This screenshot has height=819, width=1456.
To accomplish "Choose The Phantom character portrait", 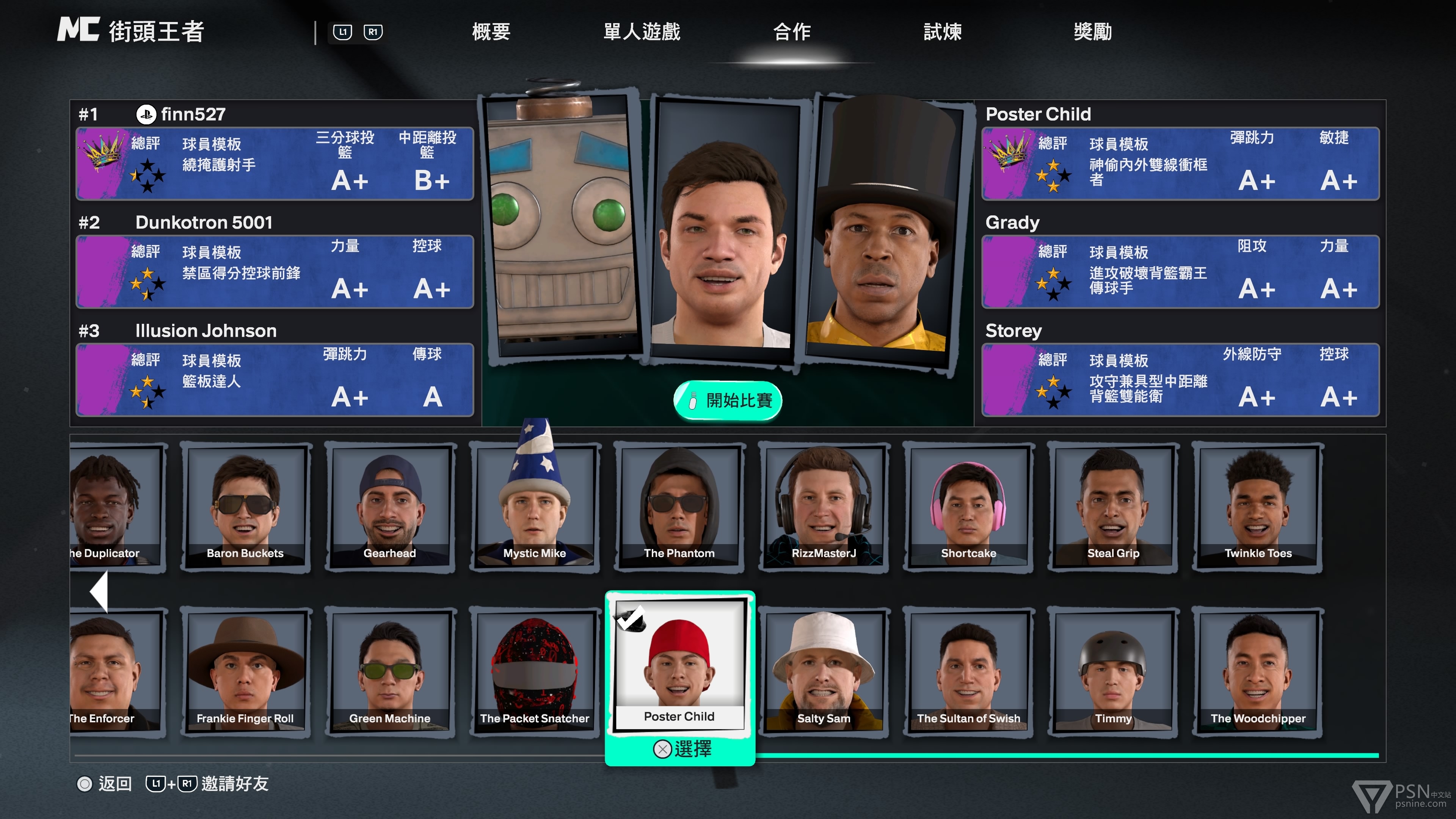I will point(679,507).
